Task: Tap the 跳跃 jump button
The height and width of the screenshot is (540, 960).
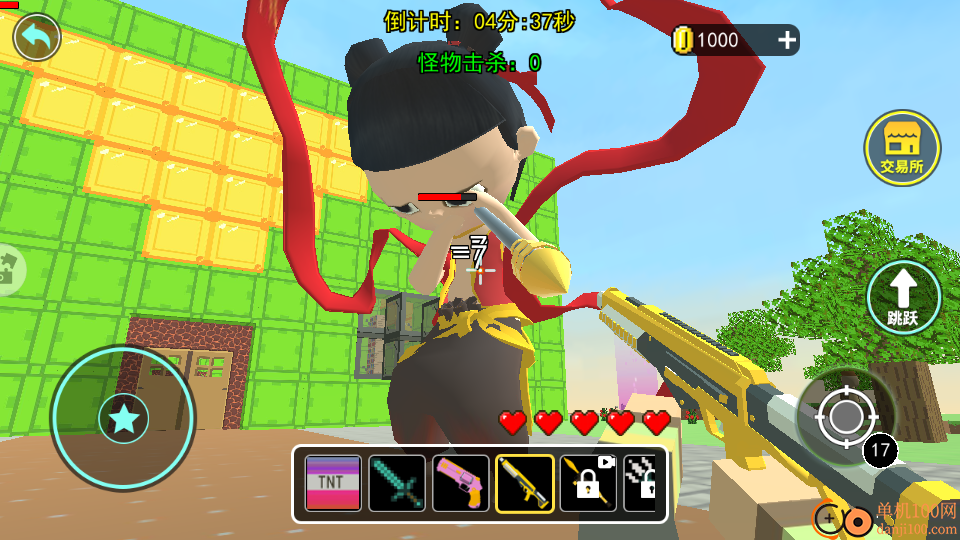Action: coord(903,297)
